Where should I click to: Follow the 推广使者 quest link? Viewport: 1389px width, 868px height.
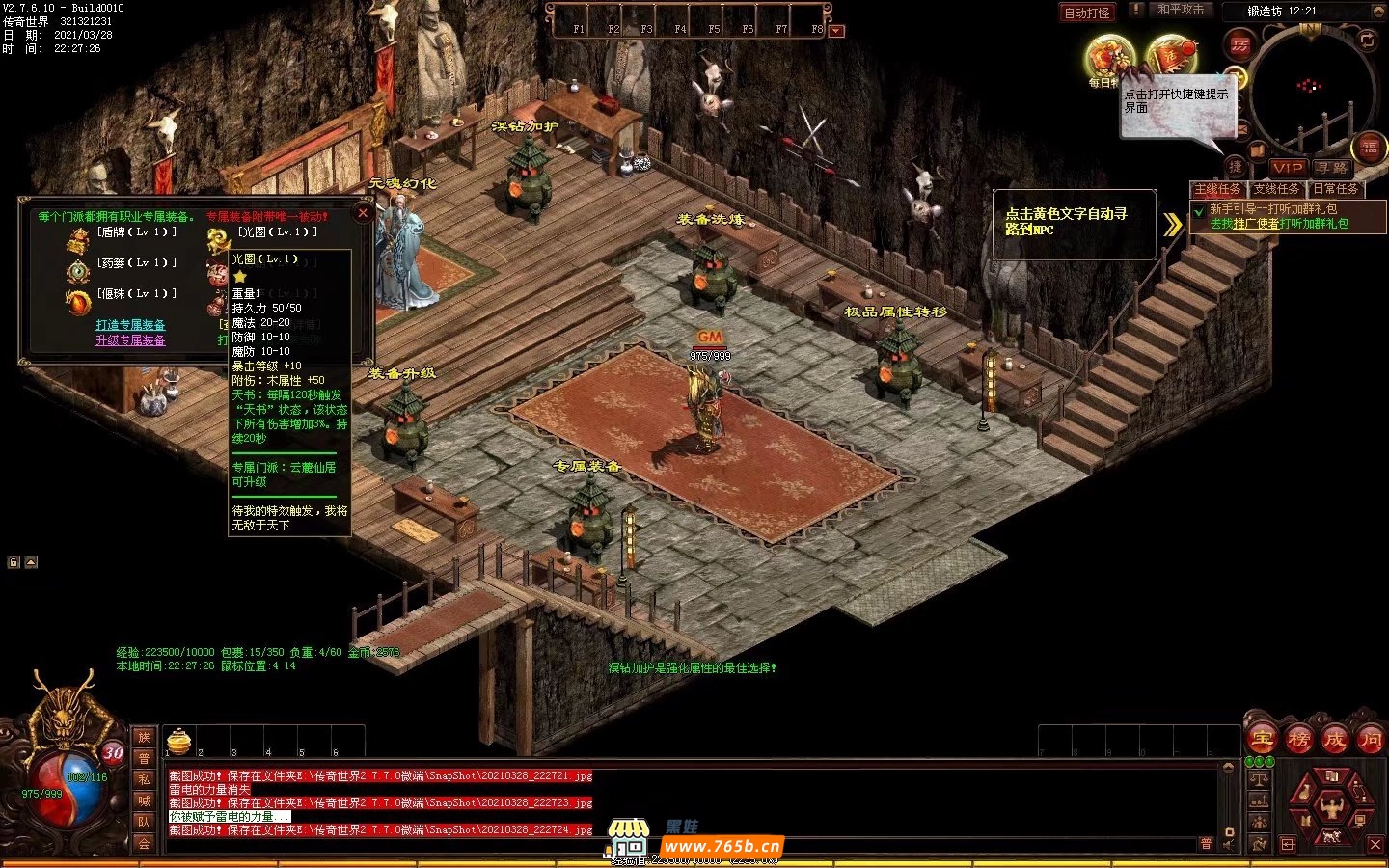click(x=1256, y=224)
